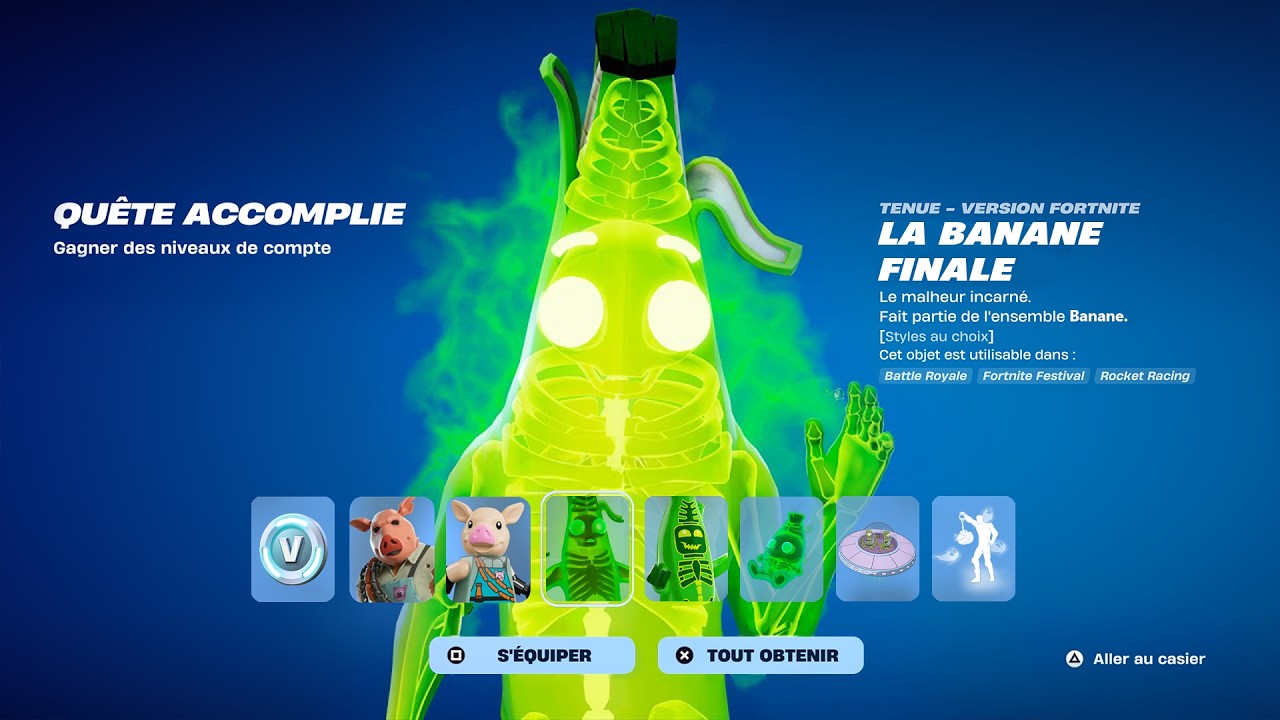
Task: Click the X controller glyph on TOUT OBTENIR
Action: pos(686,654)
